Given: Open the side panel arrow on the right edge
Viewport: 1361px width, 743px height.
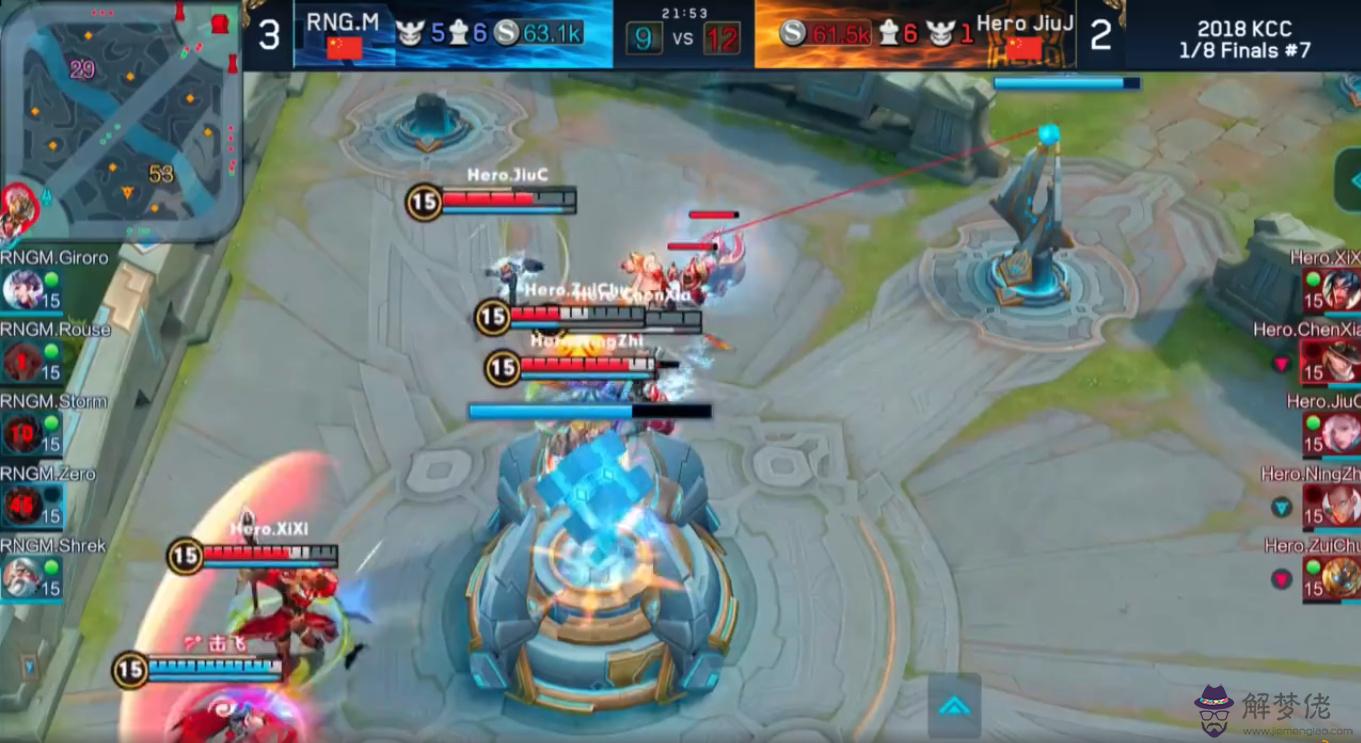Looking at the screenshot, I should (x=1350, y=180).
